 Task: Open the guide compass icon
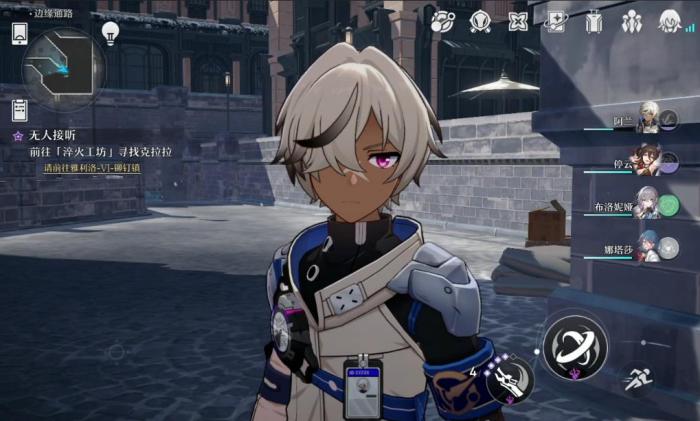480,21
